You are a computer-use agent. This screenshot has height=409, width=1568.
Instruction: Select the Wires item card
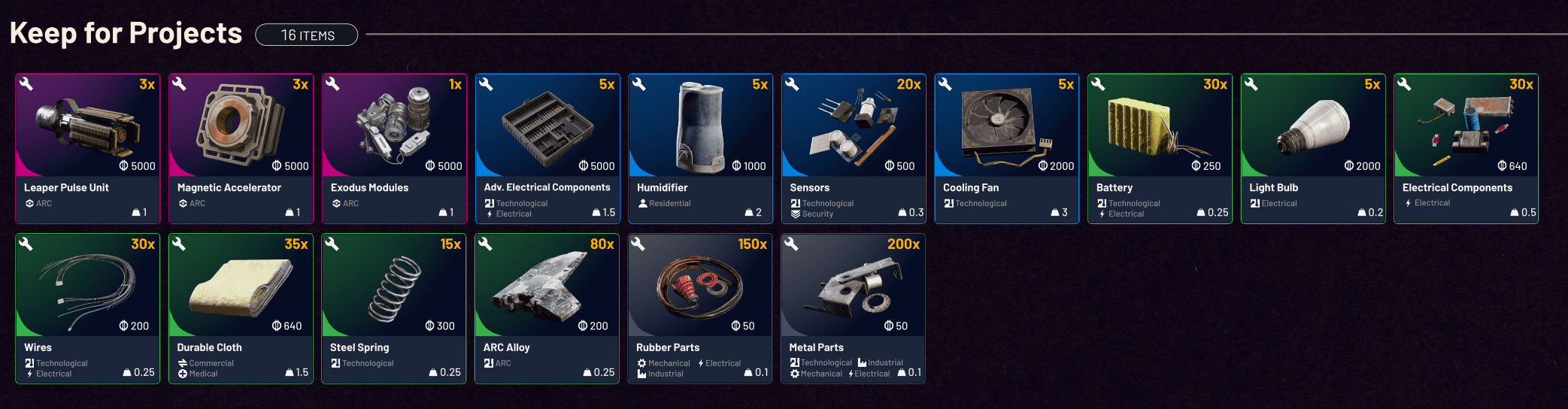tap(87, 308)
